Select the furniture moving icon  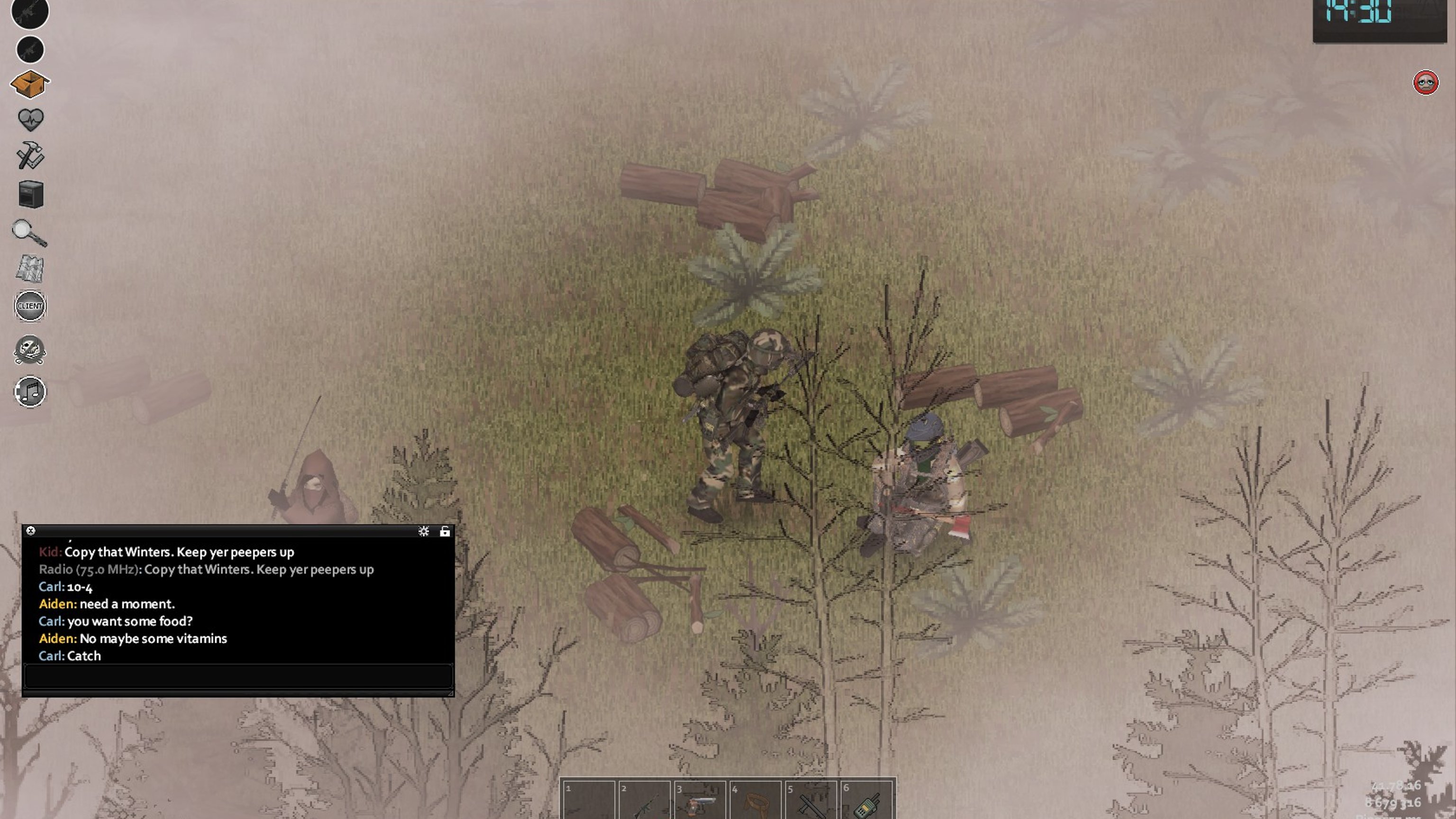(30, 194)
